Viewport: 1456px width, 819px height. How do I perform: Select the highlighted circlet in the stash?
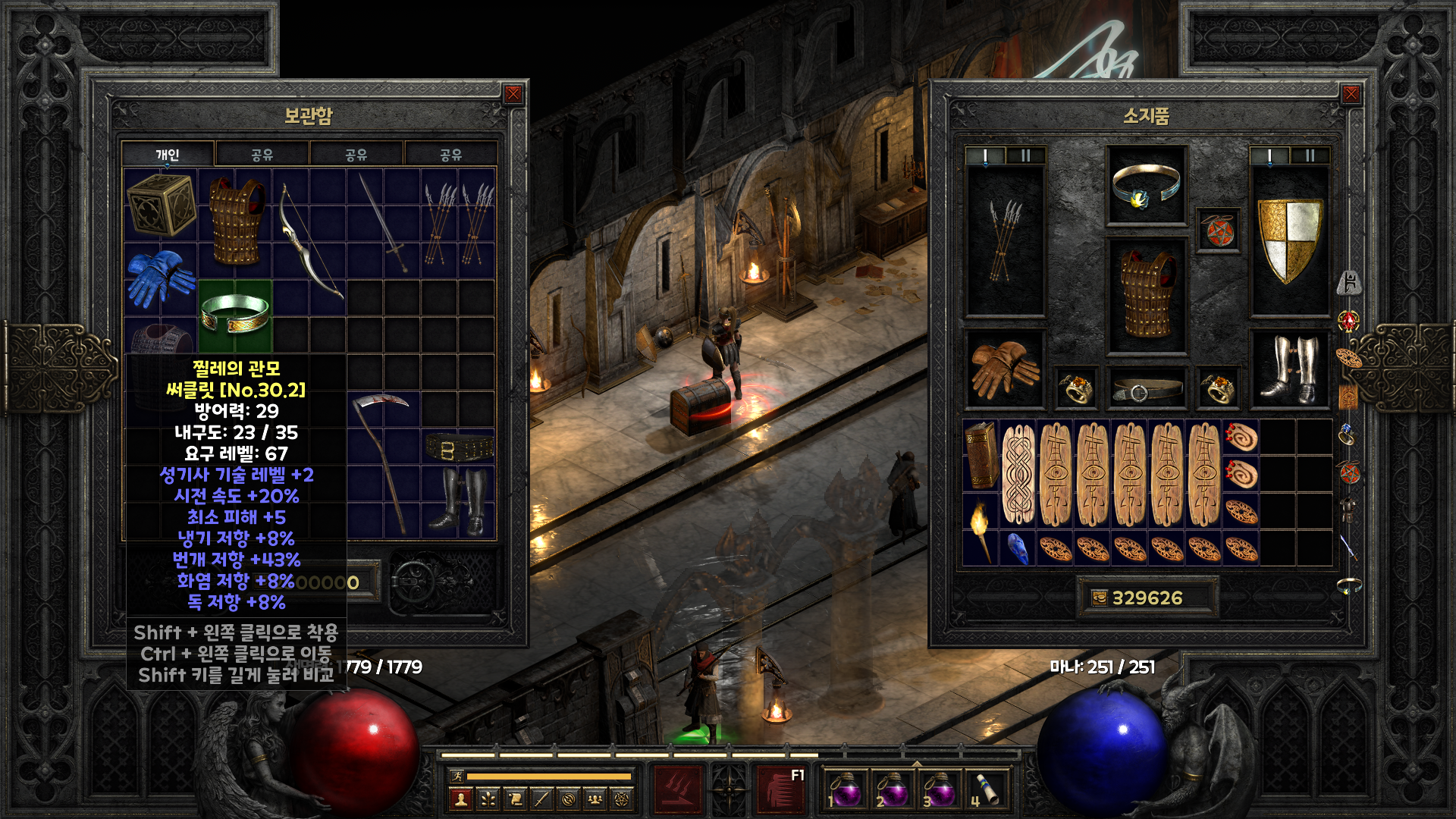235,315
